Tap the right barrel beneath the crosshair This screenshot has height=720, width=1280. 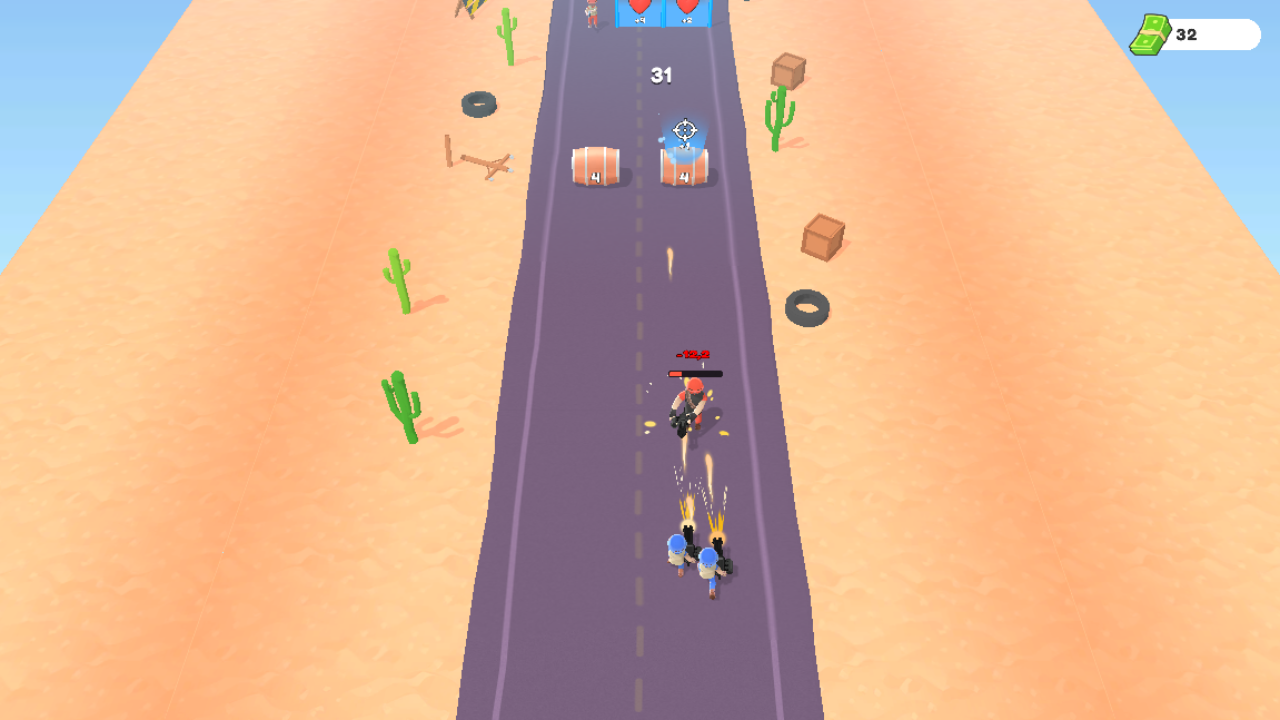pyautogui.click(x=684, y=170)
